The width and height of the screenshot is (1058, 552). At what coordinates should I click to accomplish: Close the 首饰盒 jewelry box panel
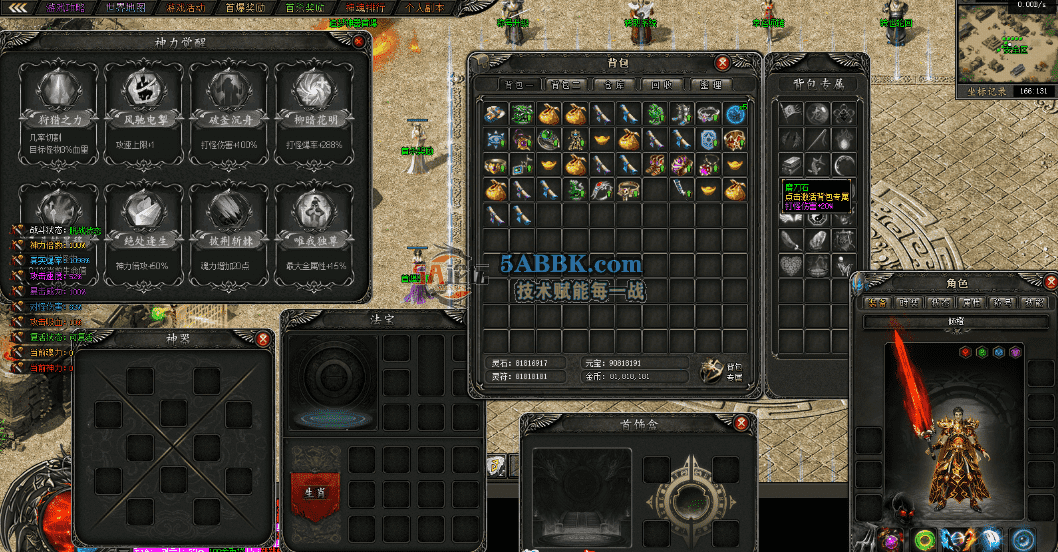739,424
